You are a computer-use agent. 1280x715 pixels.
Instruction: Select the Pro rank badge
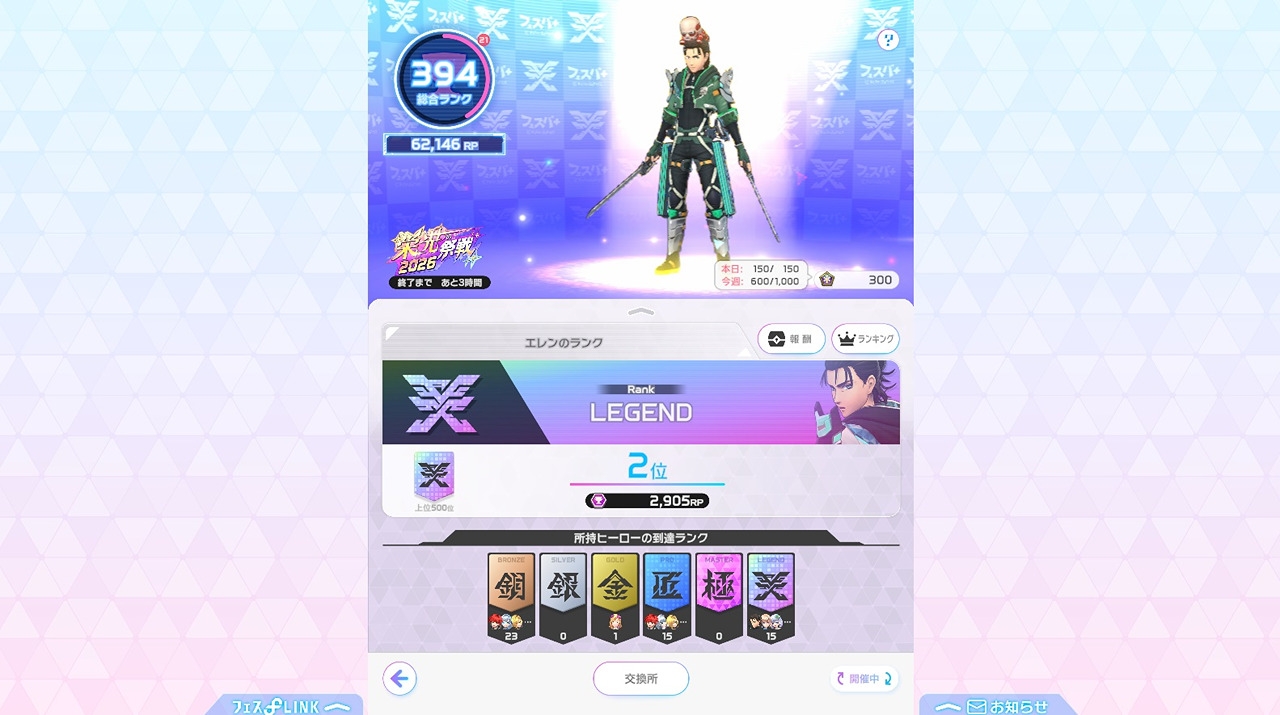(667, 597)
